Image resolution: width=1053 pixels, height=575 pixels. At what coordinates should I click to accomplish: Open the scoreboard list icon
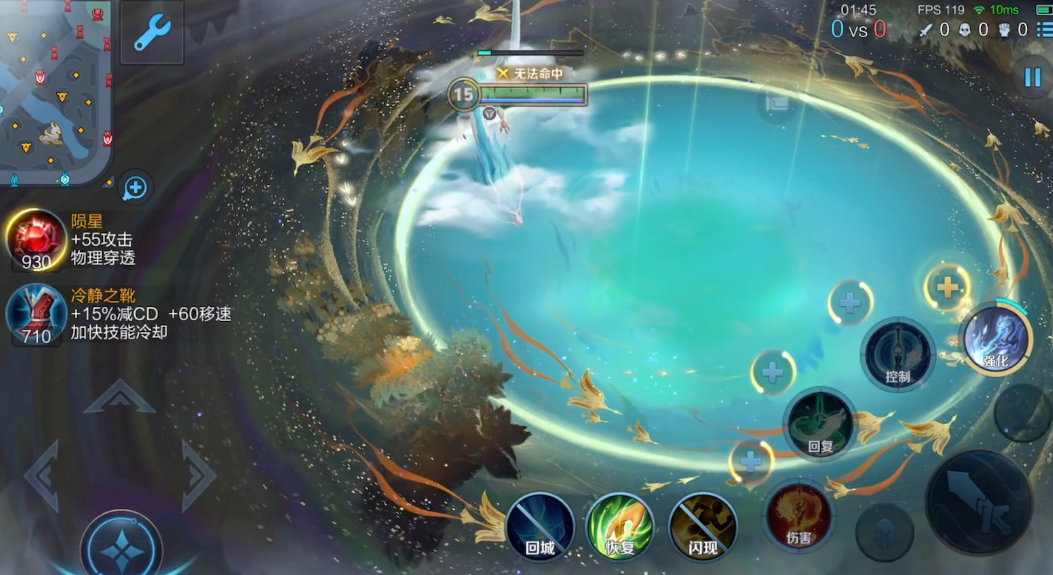1043,30
